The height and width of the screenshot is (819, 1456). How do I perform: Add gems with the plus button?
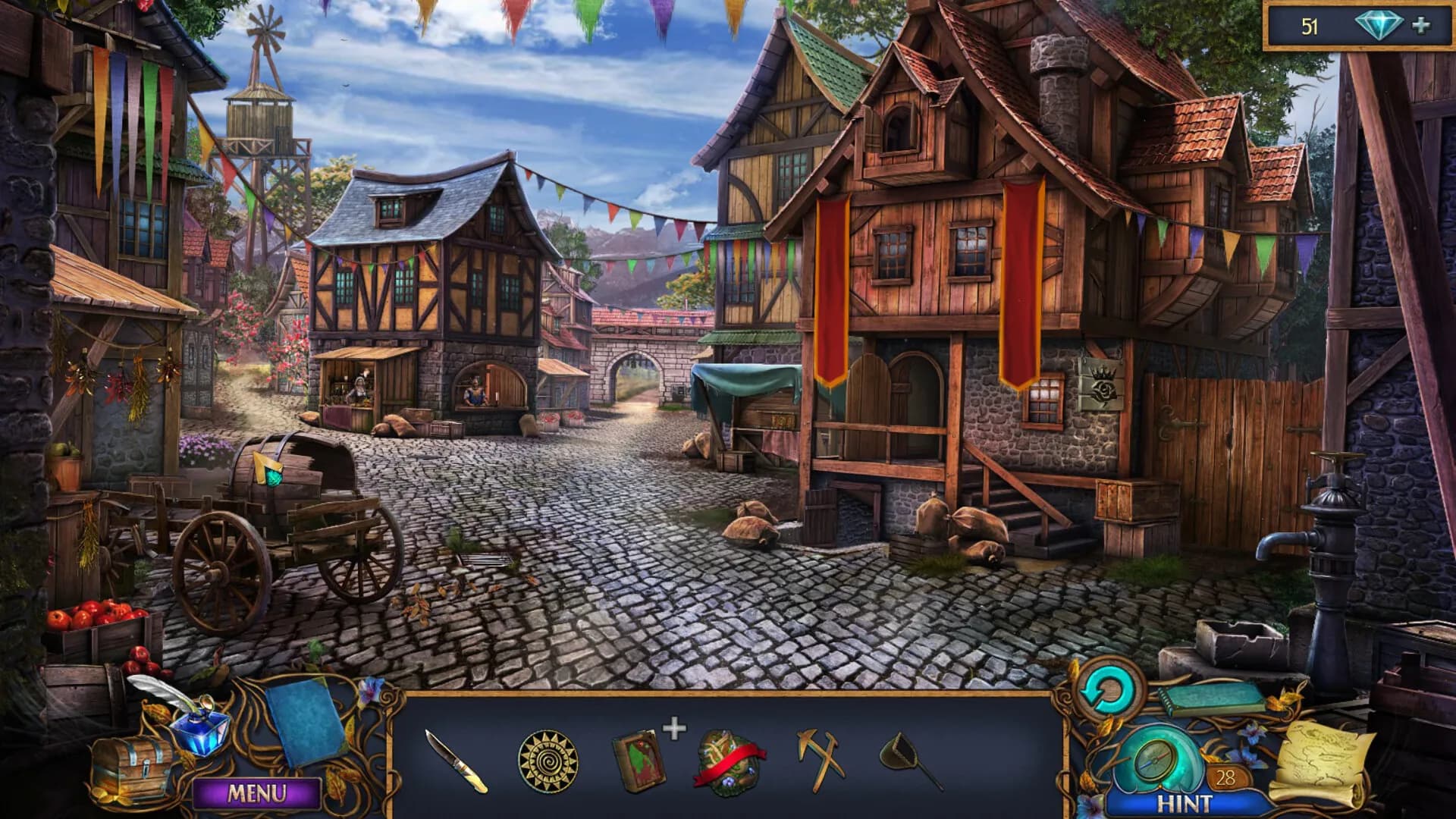[x=1421, y=26]
